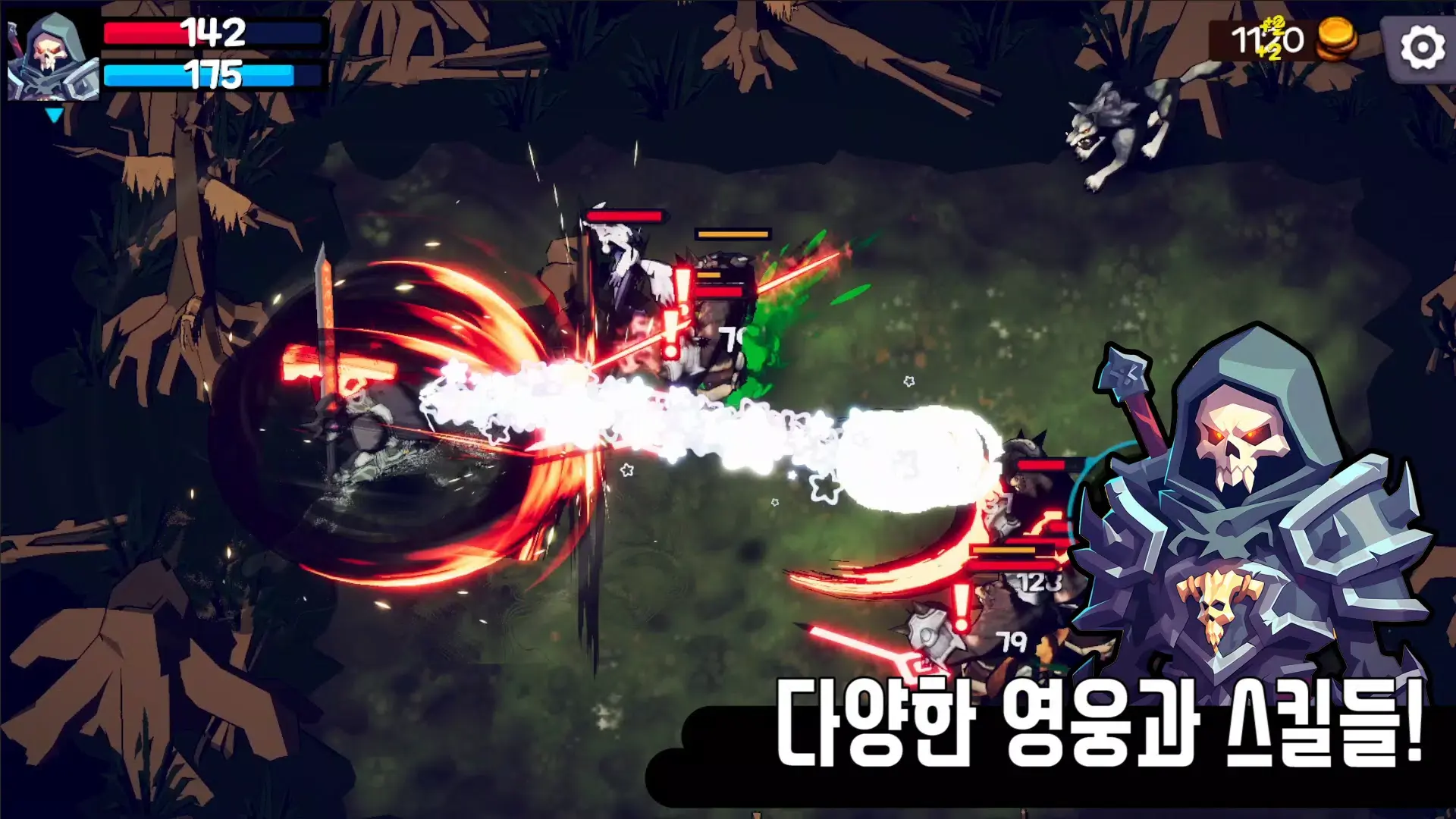Click the blue triangle indicator below the portrait
1456x819 pixels.
coord(55,112)
